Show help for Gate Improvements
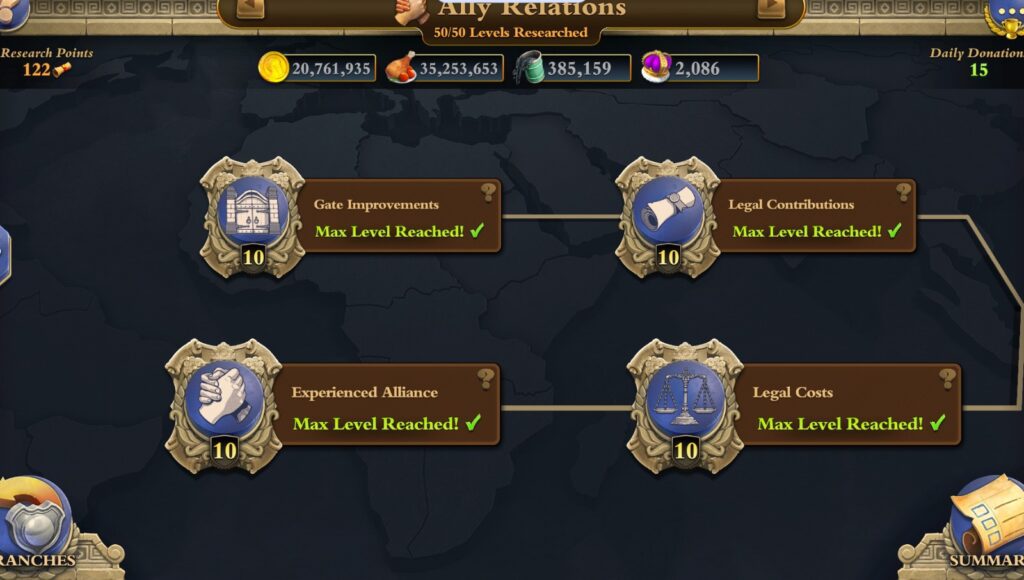1024x580 pixels. click(488, 192)
